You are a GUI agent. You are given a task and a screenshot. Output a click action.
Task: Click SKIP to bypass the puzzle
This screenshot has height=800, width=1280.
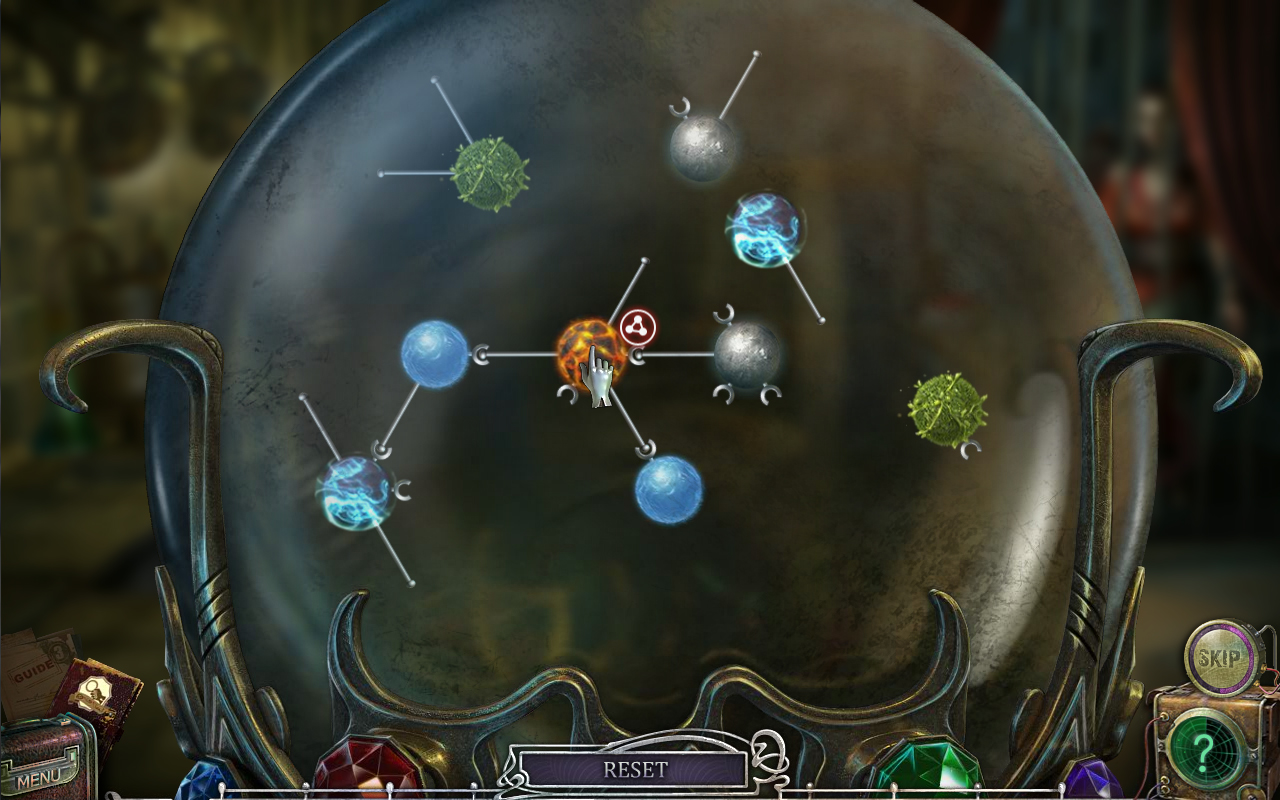[1218, 658]
